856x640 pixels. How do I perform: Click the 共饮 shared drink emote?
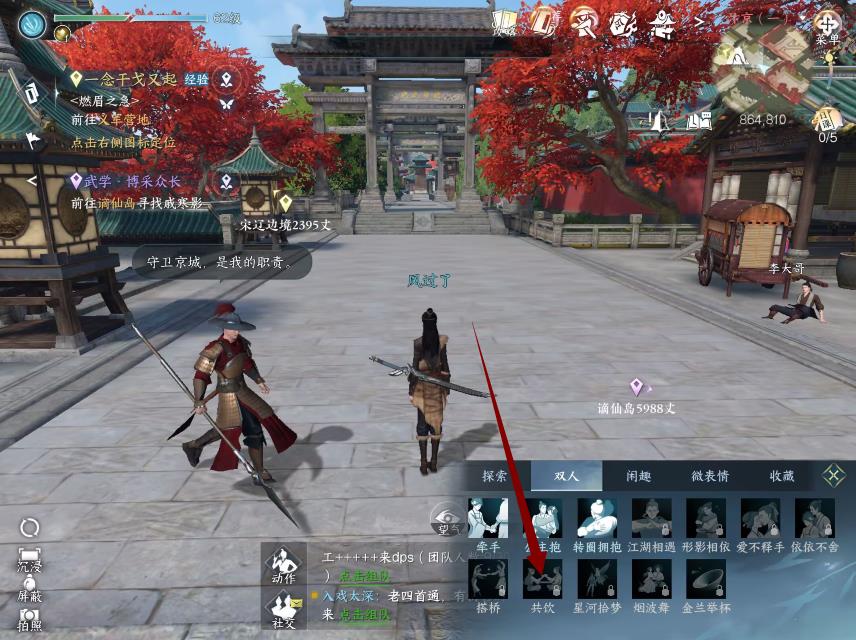(542, 580)
